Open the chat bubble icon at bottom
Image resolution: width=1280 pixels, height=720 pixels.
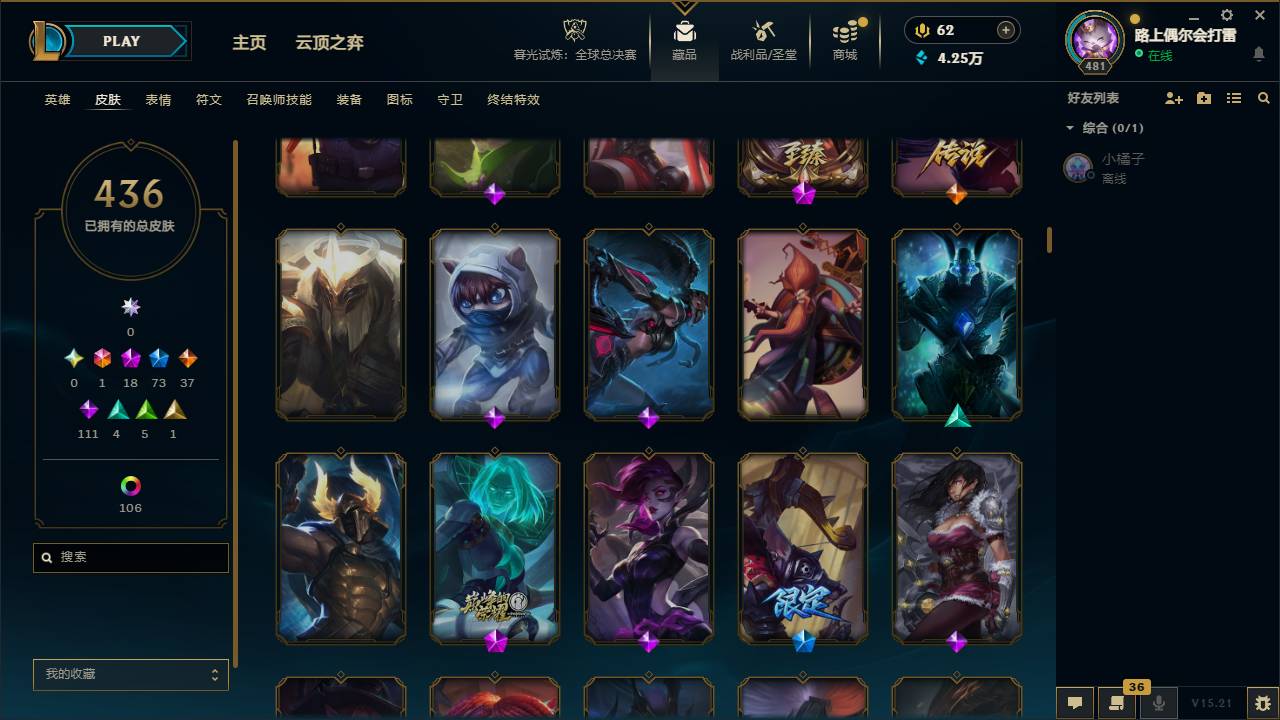point(1075,703)
